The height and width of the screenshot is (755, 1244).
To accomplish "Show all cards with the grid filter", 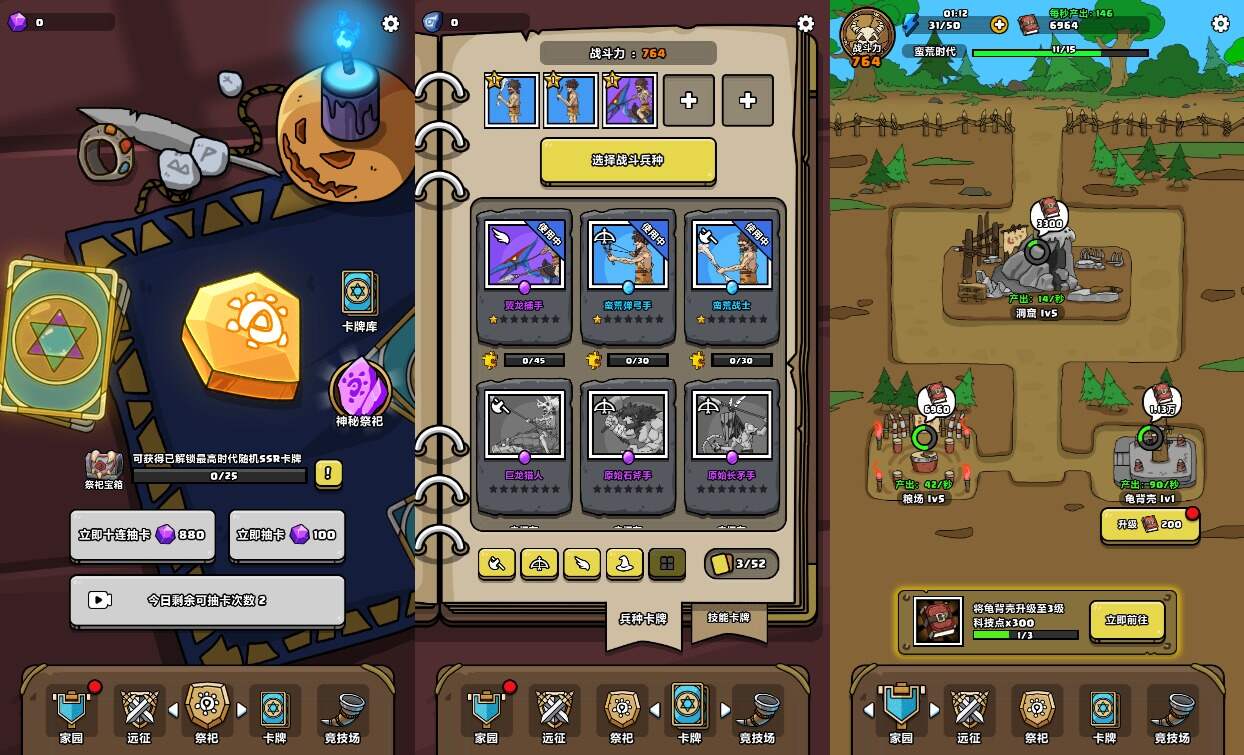I will 667,564.
